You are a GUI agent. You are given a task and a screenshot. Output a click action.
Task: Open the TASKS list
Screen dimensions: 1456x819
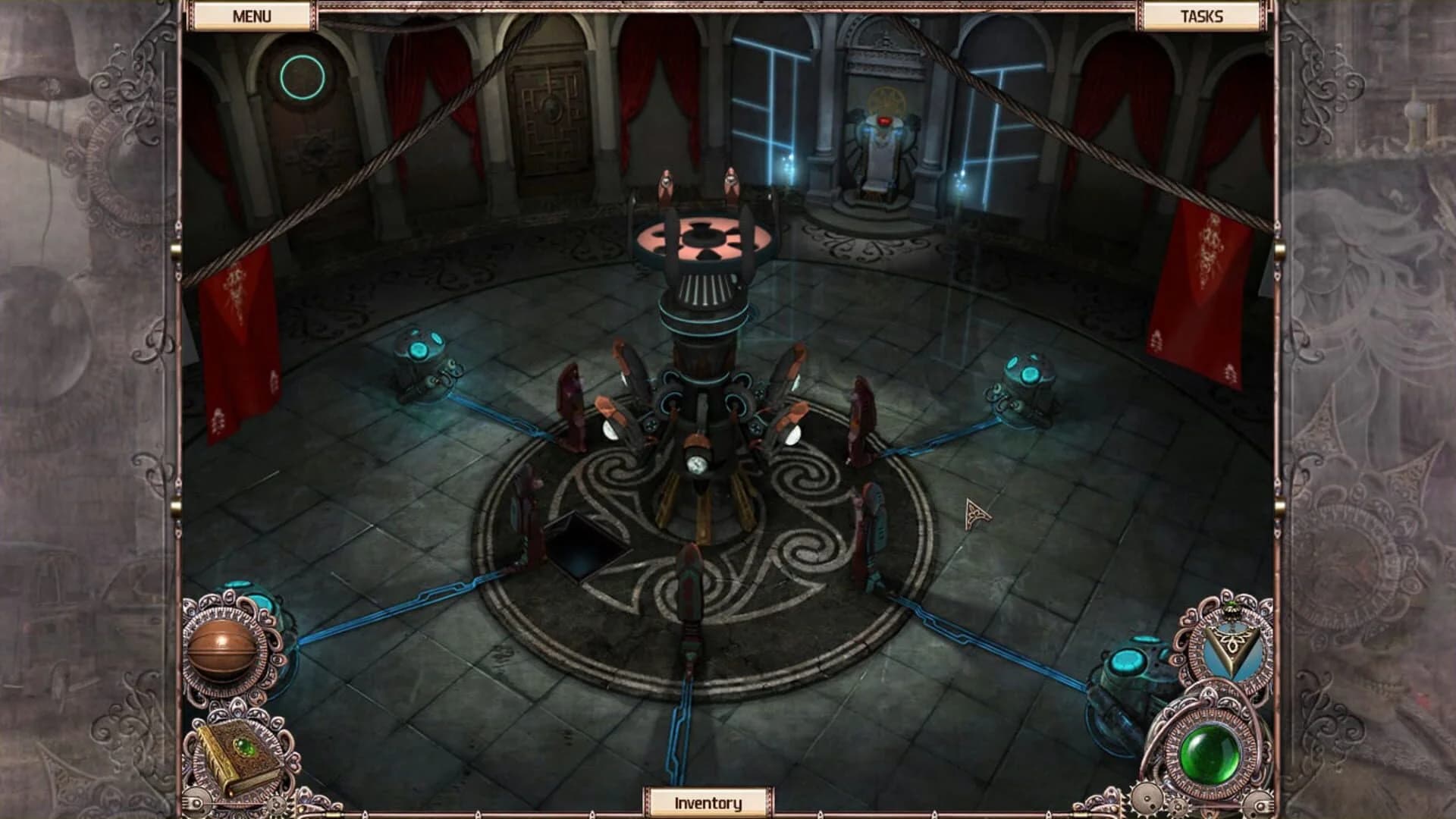coord(1202,14)
